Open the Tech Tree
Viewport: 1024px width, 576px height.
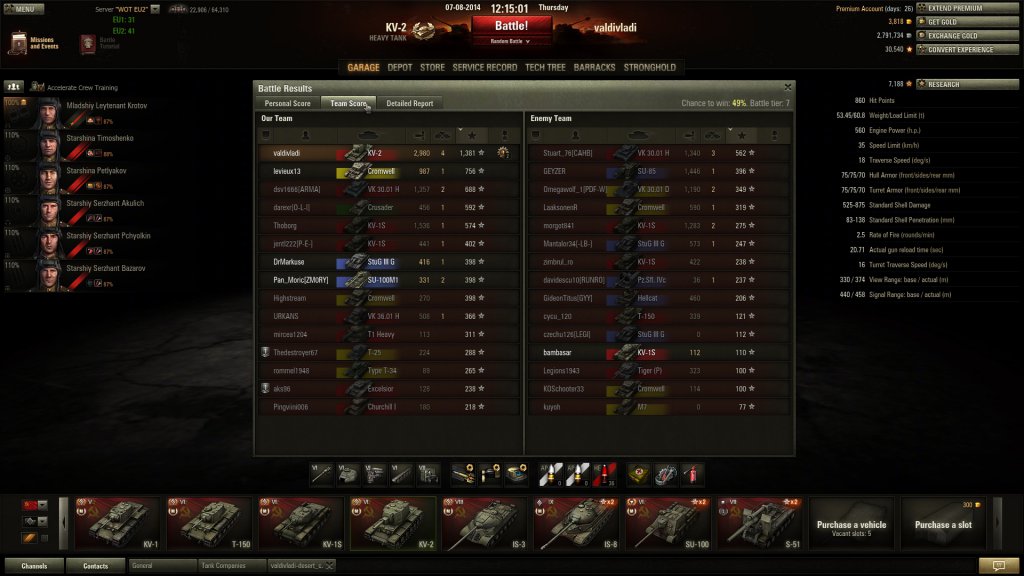pyautogui.click(x=545, y=67)
